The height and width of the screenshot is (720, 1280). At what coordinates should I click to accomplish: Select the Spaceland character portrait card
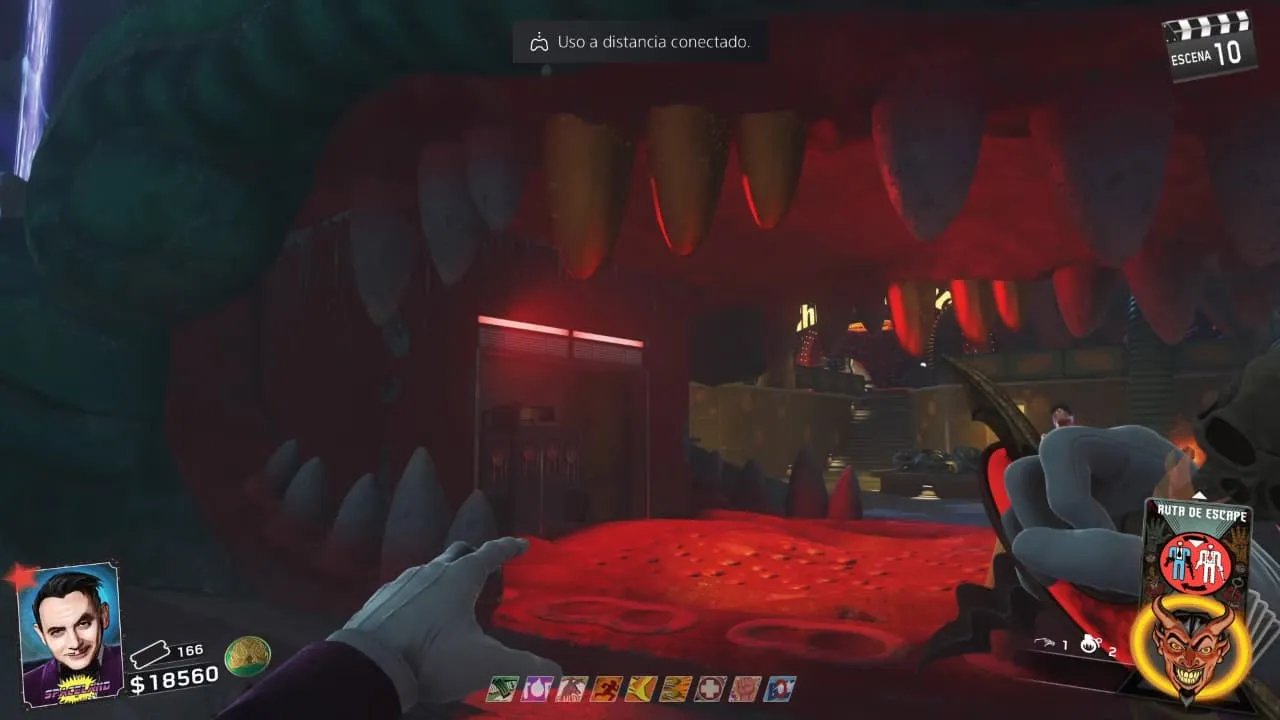point(70,635)
